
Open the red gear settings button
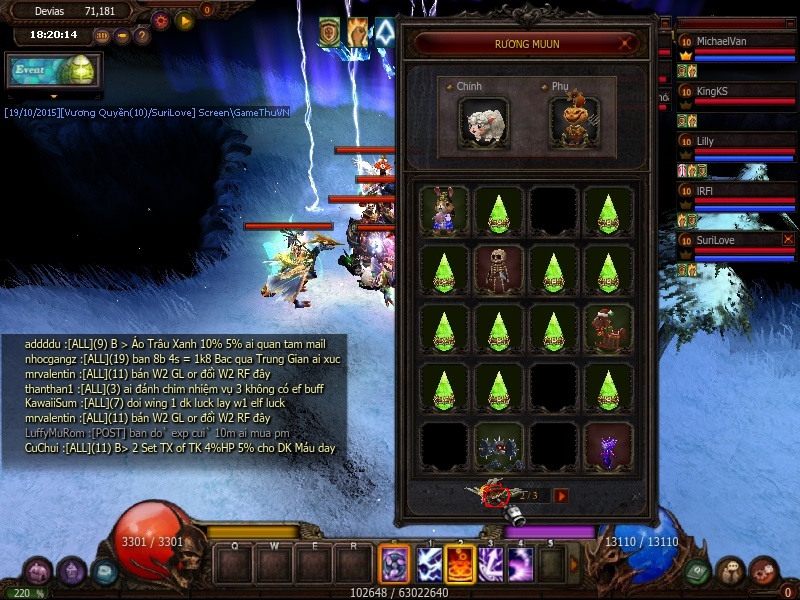click(x=161, y=20)
